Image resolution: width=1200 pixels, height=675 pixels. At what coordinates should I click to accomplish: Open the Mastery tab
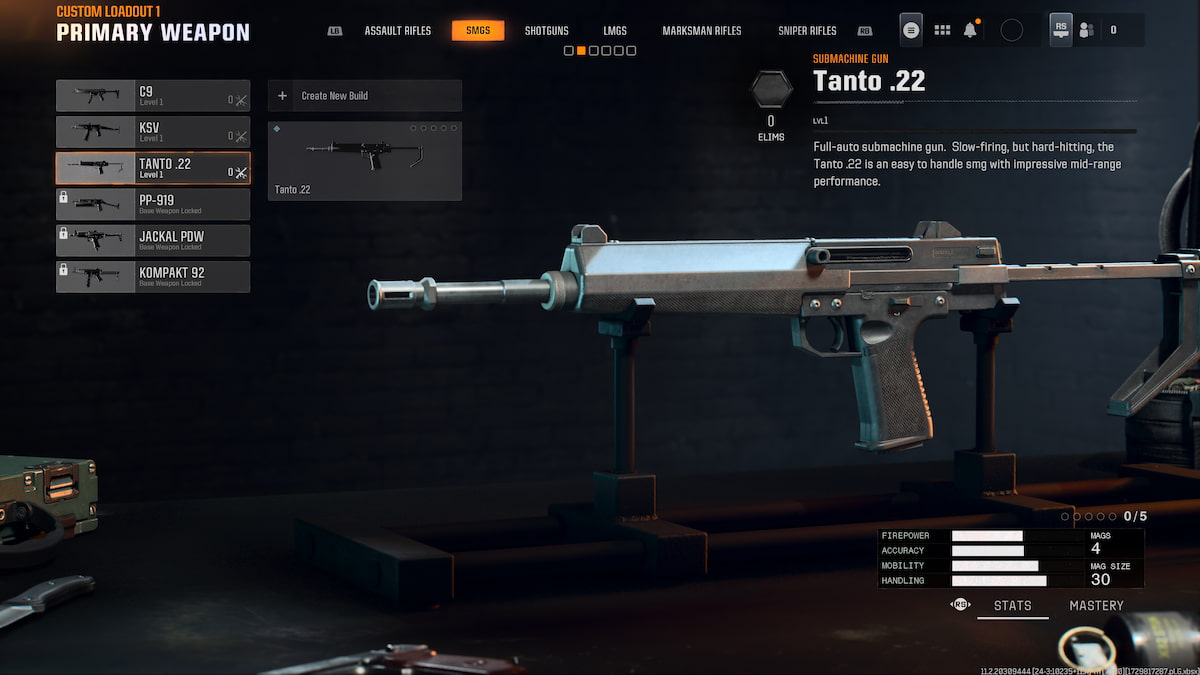1096,605
